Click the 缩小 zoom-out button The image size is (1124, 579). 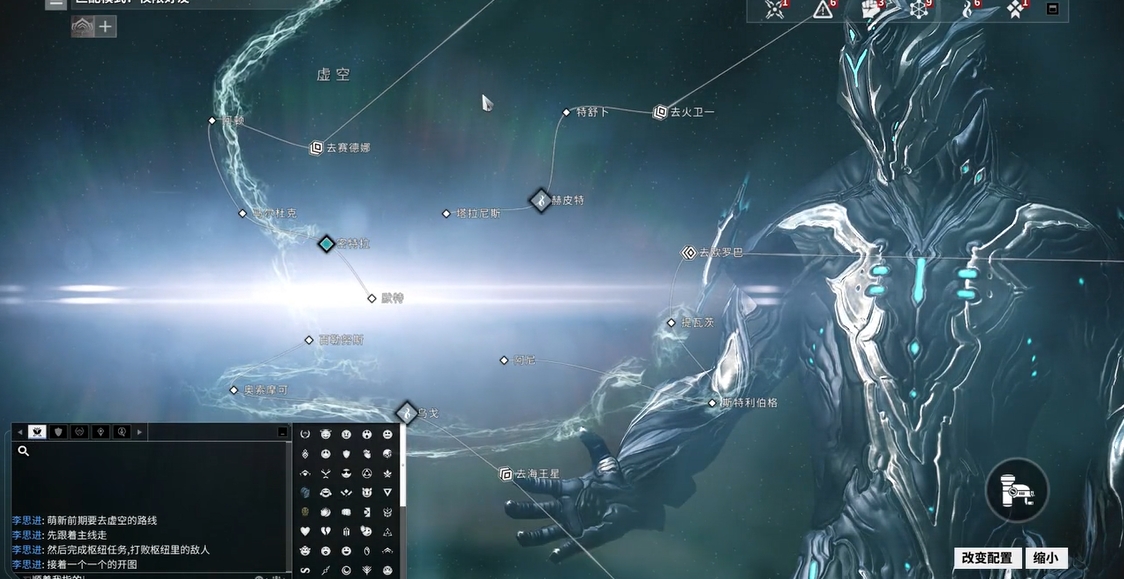1045,558
